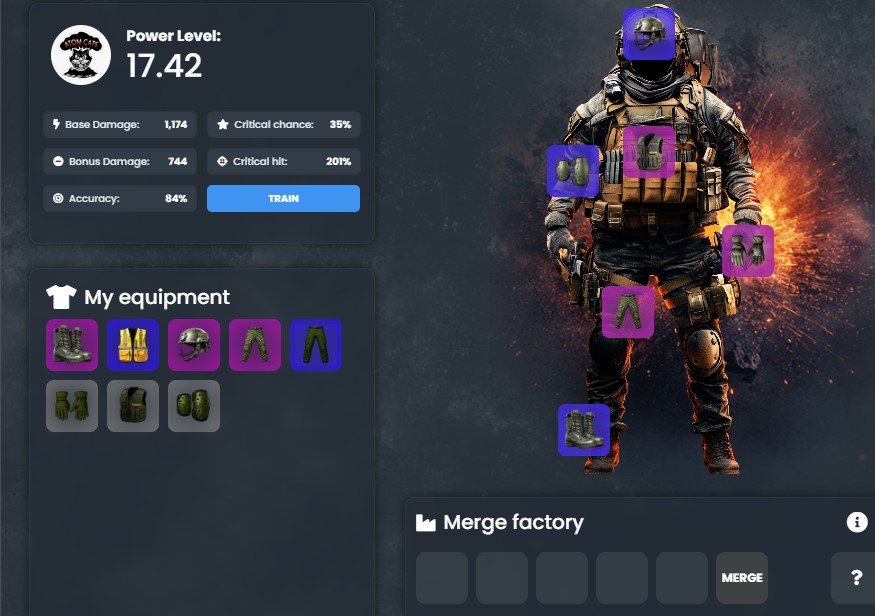The width and height of the screenshot is (875, 616).
Task: Select the equipped vest slot on soldier's chest
Action: (649, 152)
